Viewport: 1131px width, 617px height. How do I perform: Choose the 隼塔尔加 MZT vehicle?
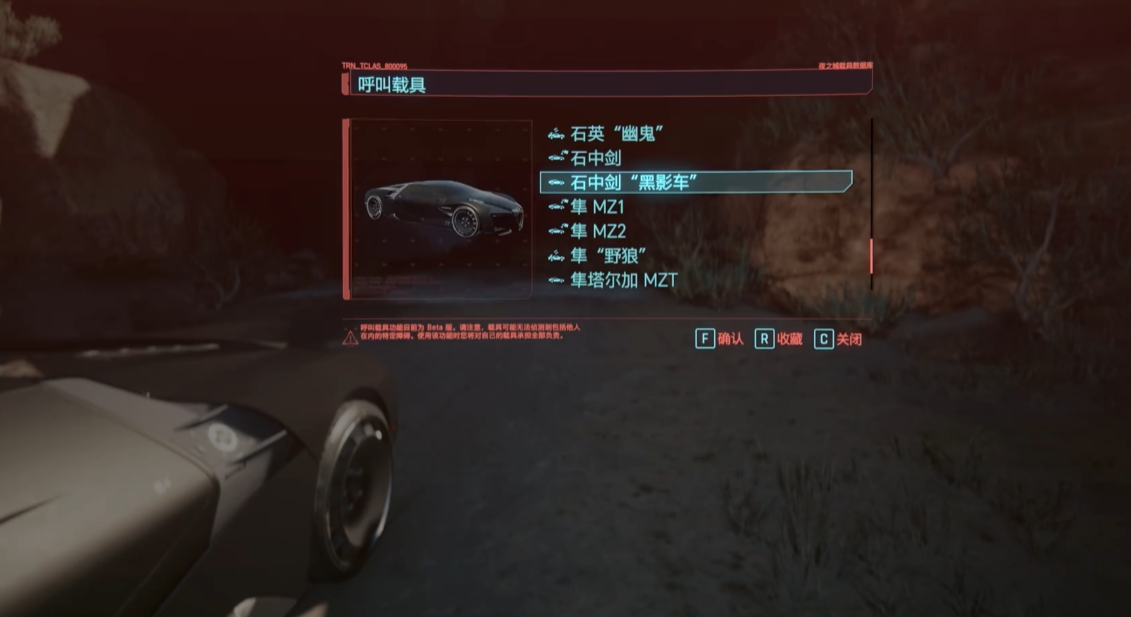(x=623, y=280)
